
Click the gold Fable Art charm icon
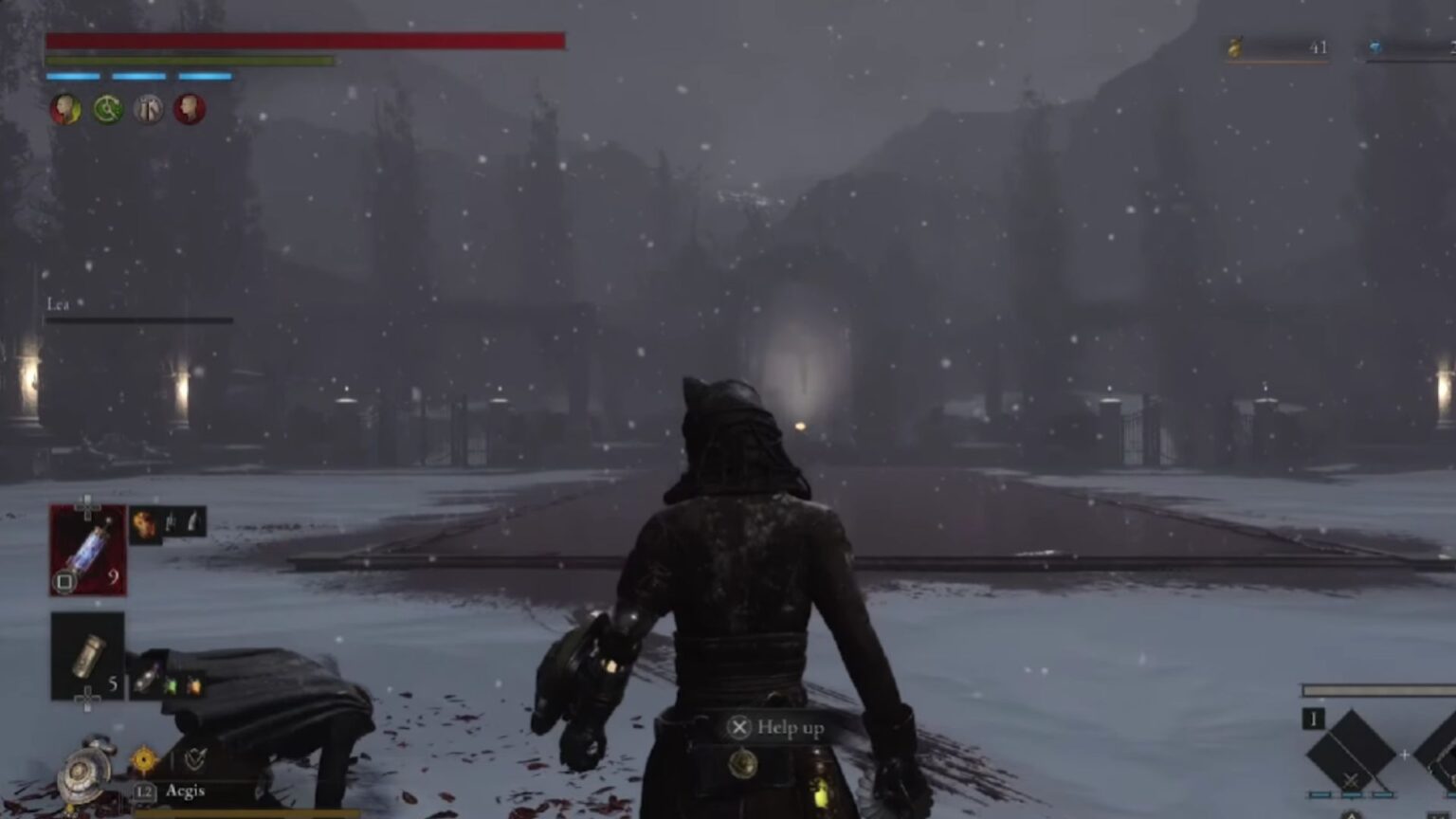pyautogui.click(x=144, y=760)
